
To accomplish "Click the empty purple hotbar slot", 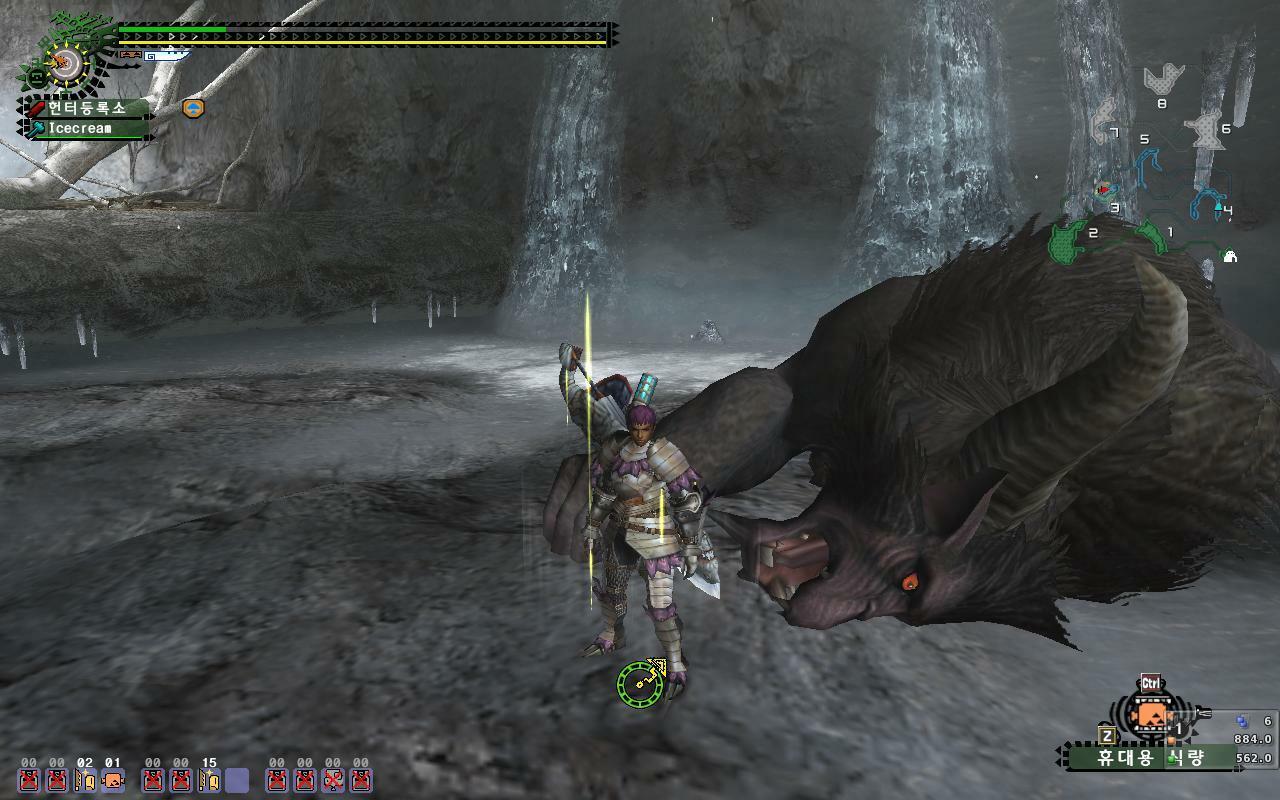I will pyautogui.click(x=237, y=780).
